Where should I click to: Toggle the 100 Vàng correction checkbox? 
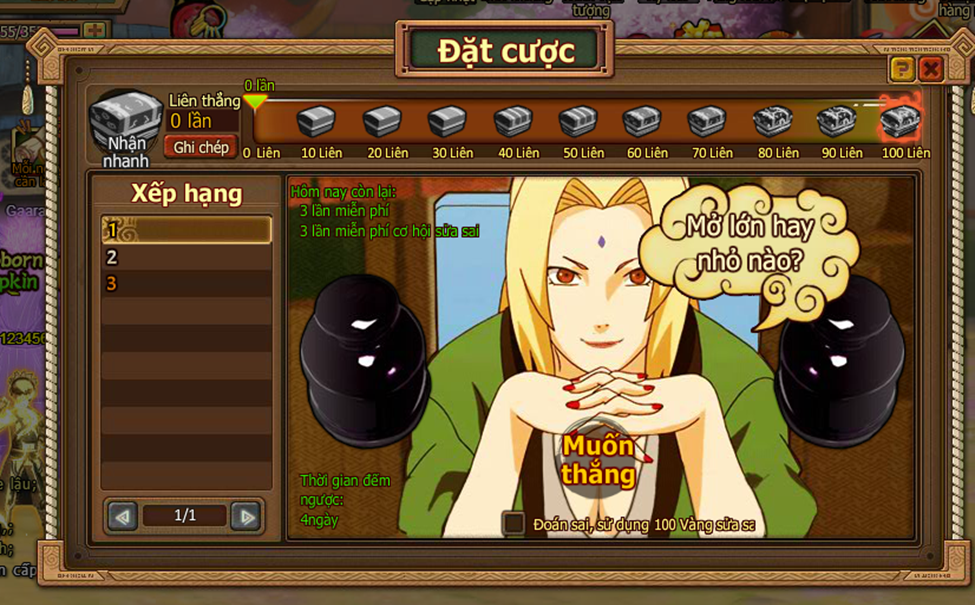[514, 523]
